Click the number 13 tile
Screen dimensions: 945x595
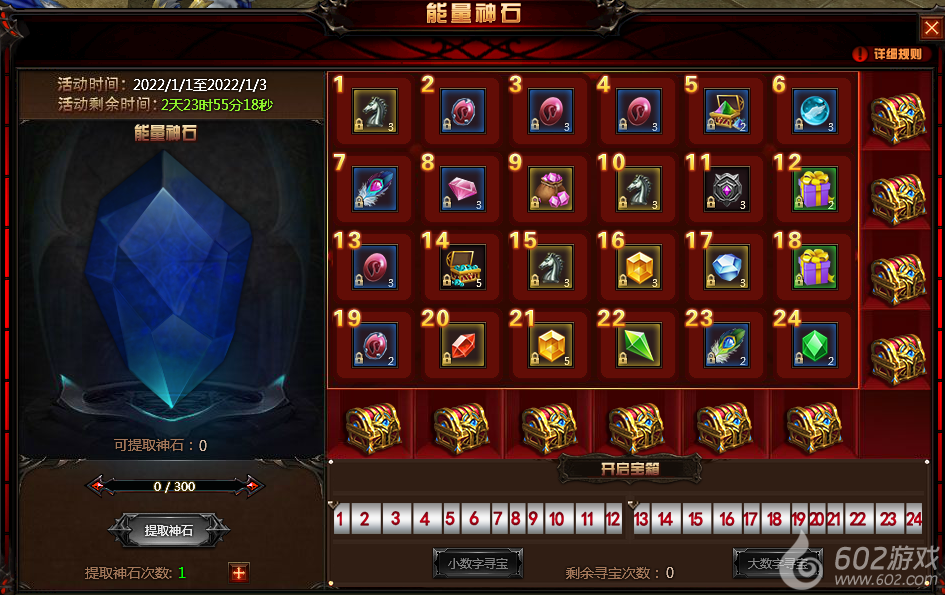click(641, 520)
